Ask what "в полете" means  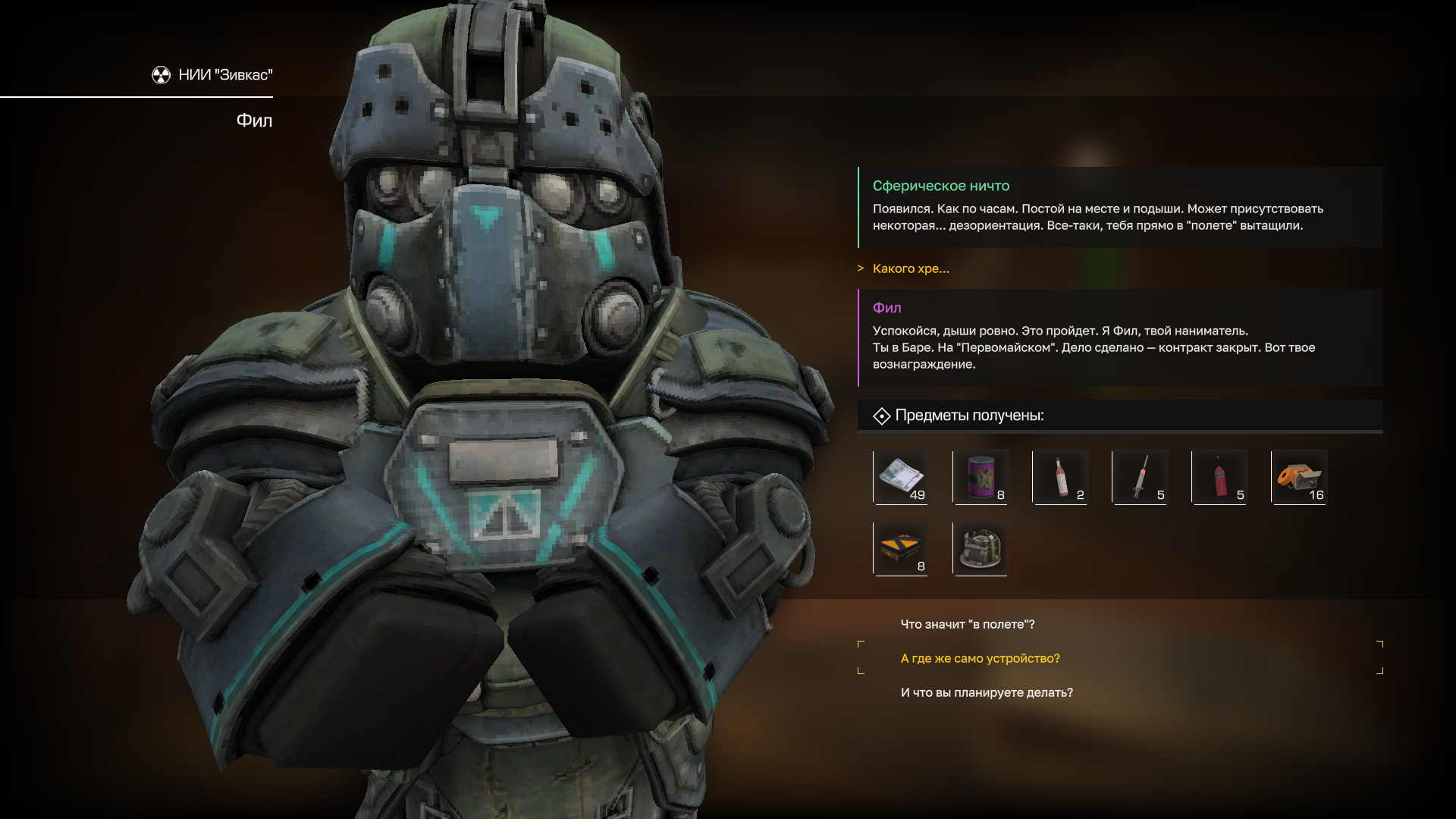pos(967,624)
